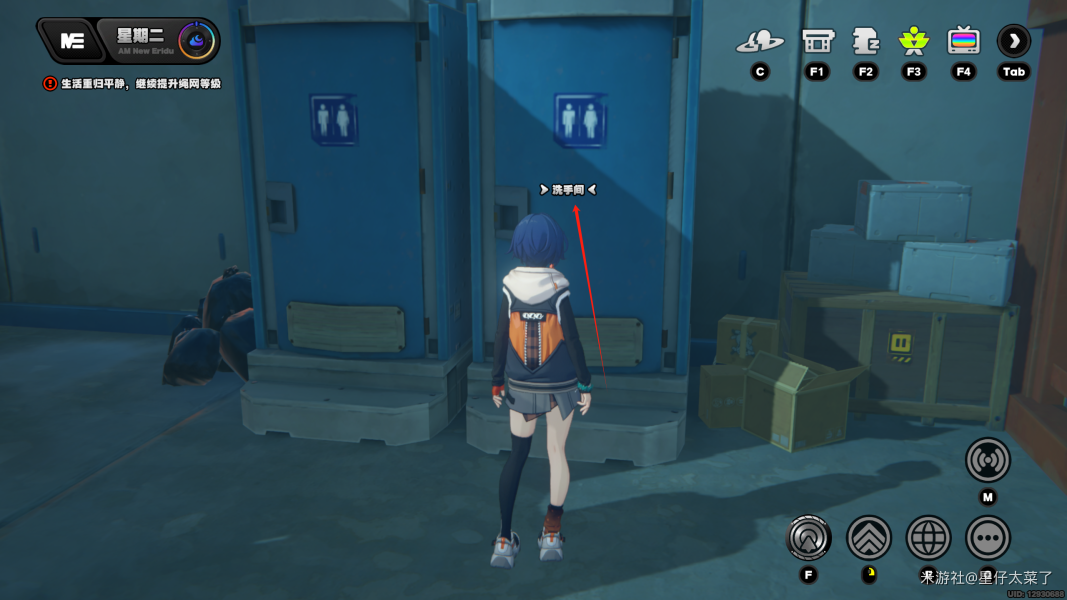Click the moon time-of-day clock icon
1067x600 pixels.
click(195, 41)
